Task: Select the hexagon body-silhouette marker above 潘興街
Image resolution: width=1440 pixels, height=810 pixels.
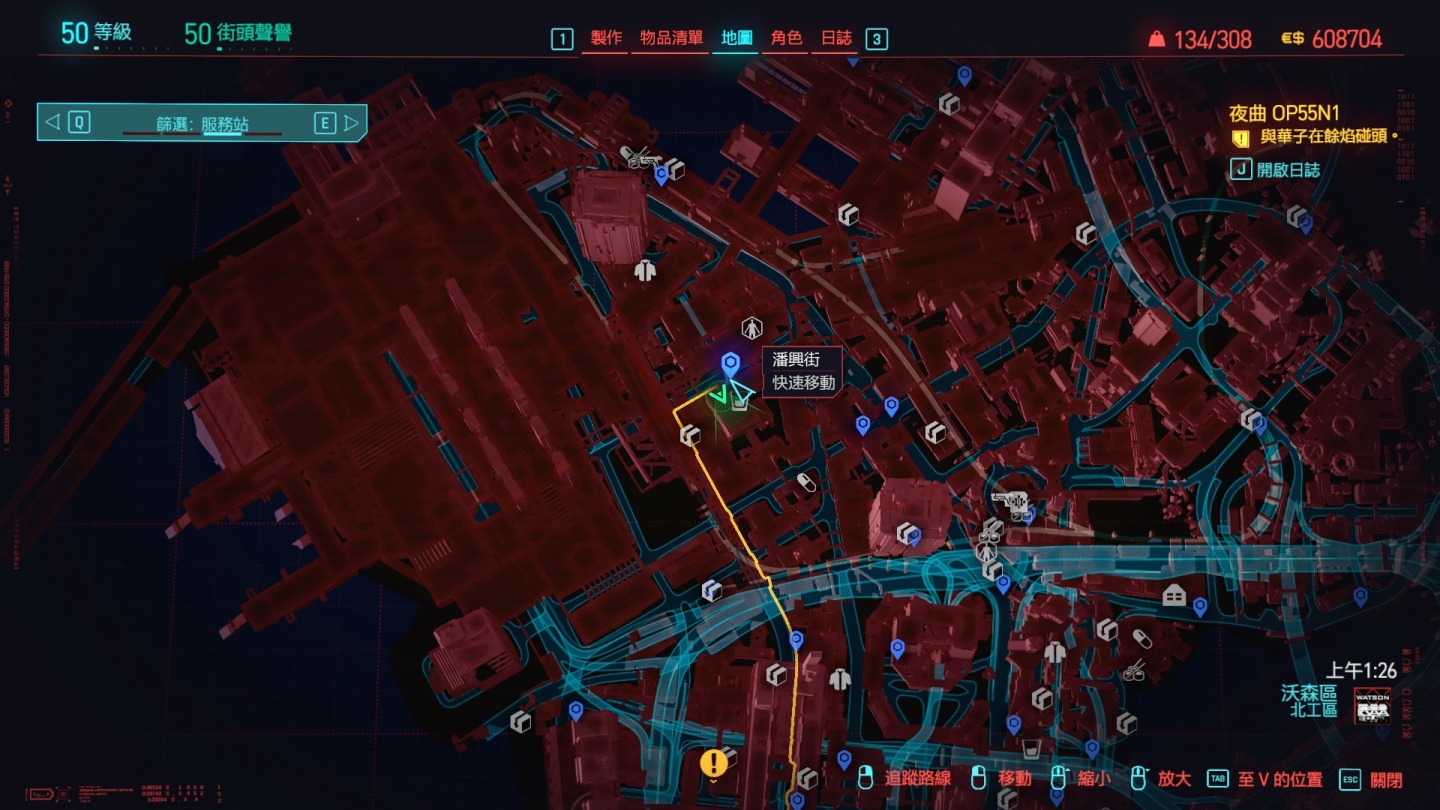Action: [x=751, y=328]
